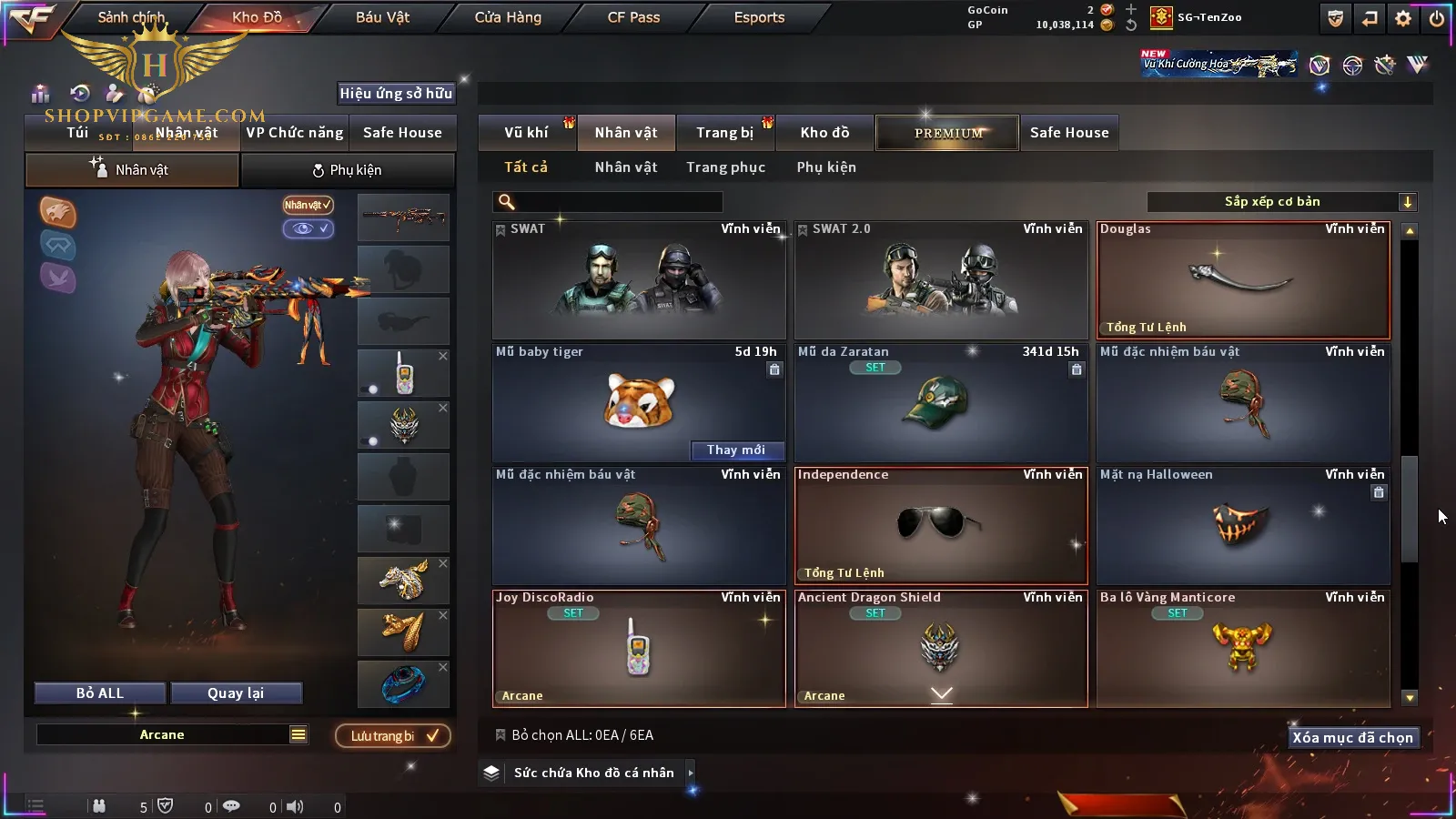Unequip everything with Bỏ ALL
The image size is (1456, 819).
click(x=100, y=693)
